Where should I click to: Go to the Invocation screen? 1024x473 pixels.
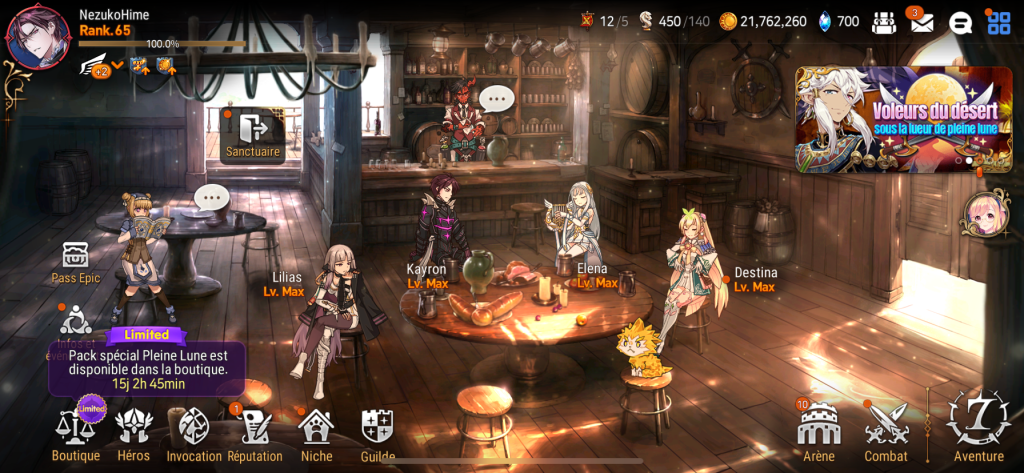click(193, 431)
